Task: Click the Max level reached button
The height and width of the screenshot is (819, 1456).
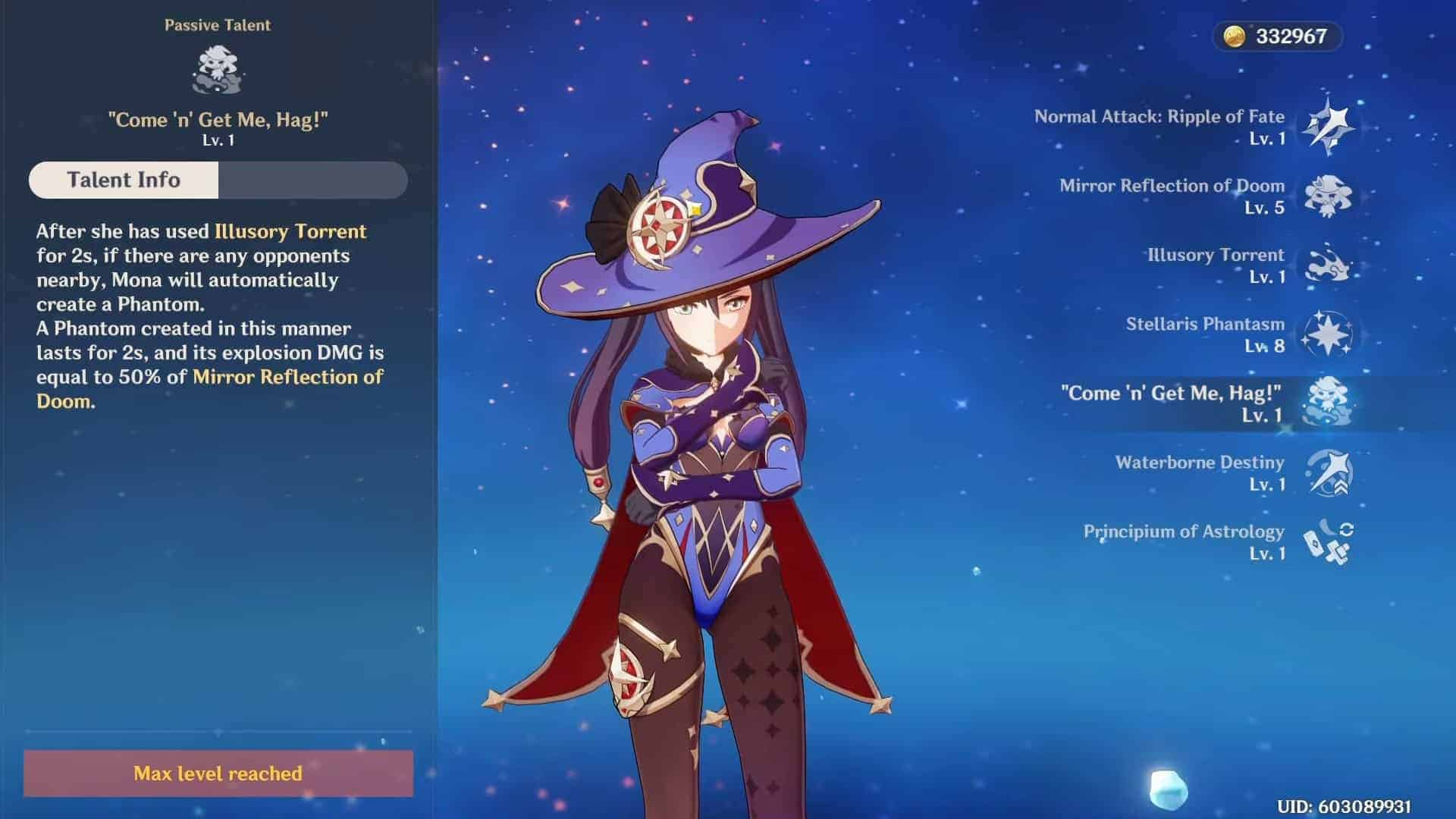Action: click(218, 773)
